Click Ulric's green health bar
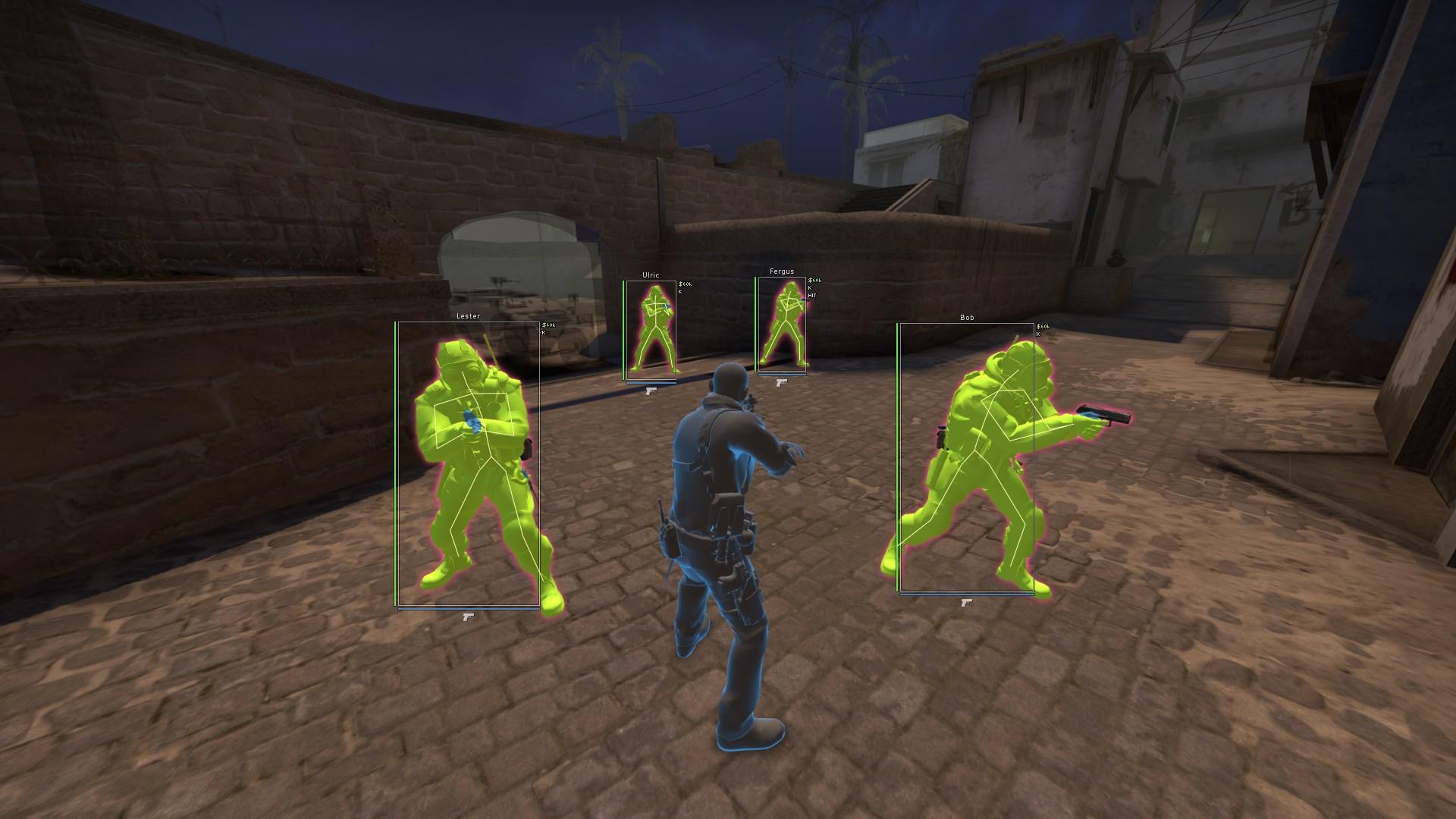Viewport: 1456px width, 819px height. coord(623,325)
